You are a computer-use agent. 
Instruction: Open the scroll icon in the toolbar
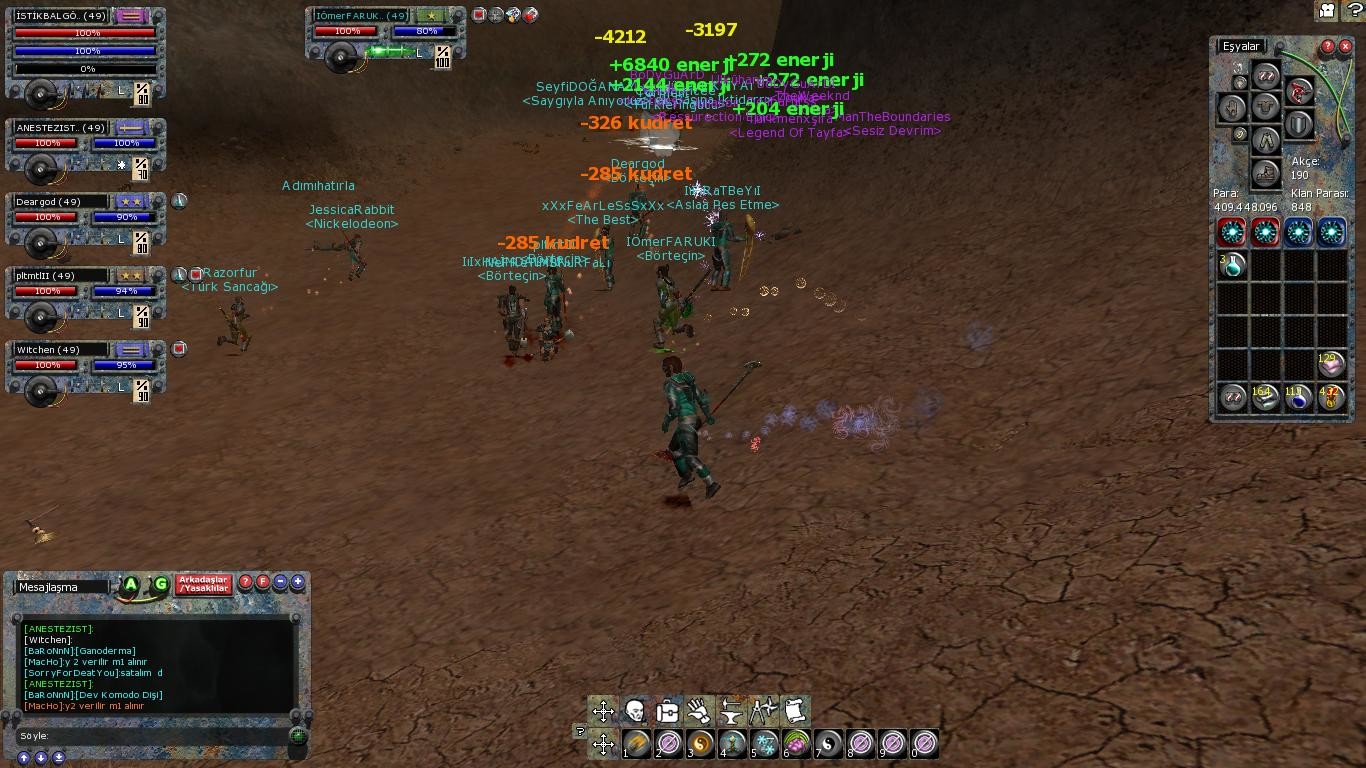795,711
